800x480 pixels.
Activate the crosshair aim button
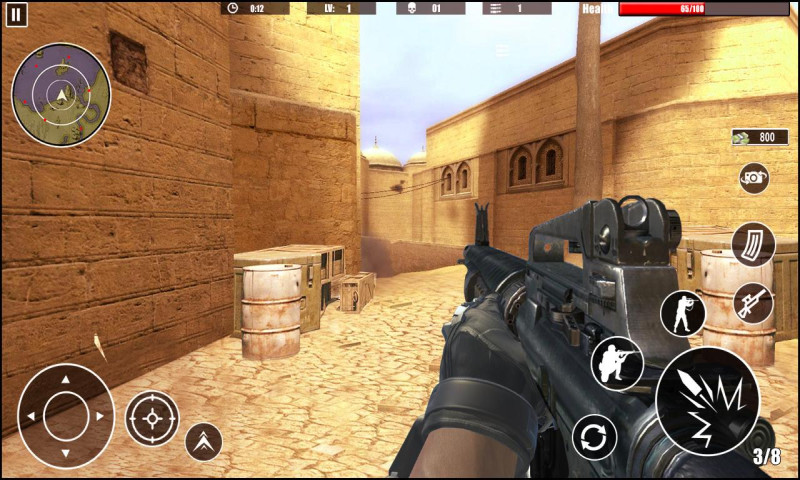[152, 418]
